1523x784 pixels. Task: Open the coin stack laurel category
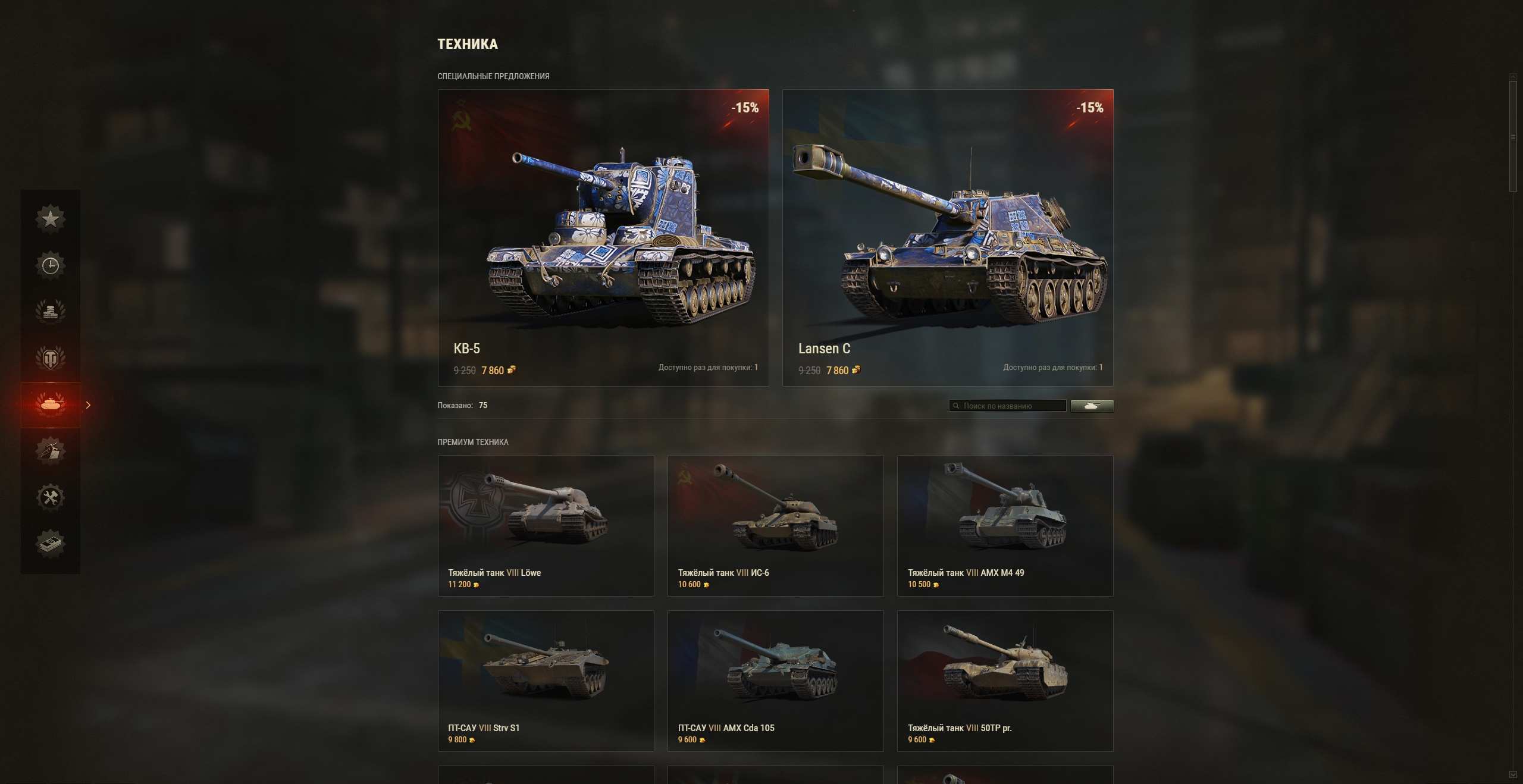click(51, 311)
